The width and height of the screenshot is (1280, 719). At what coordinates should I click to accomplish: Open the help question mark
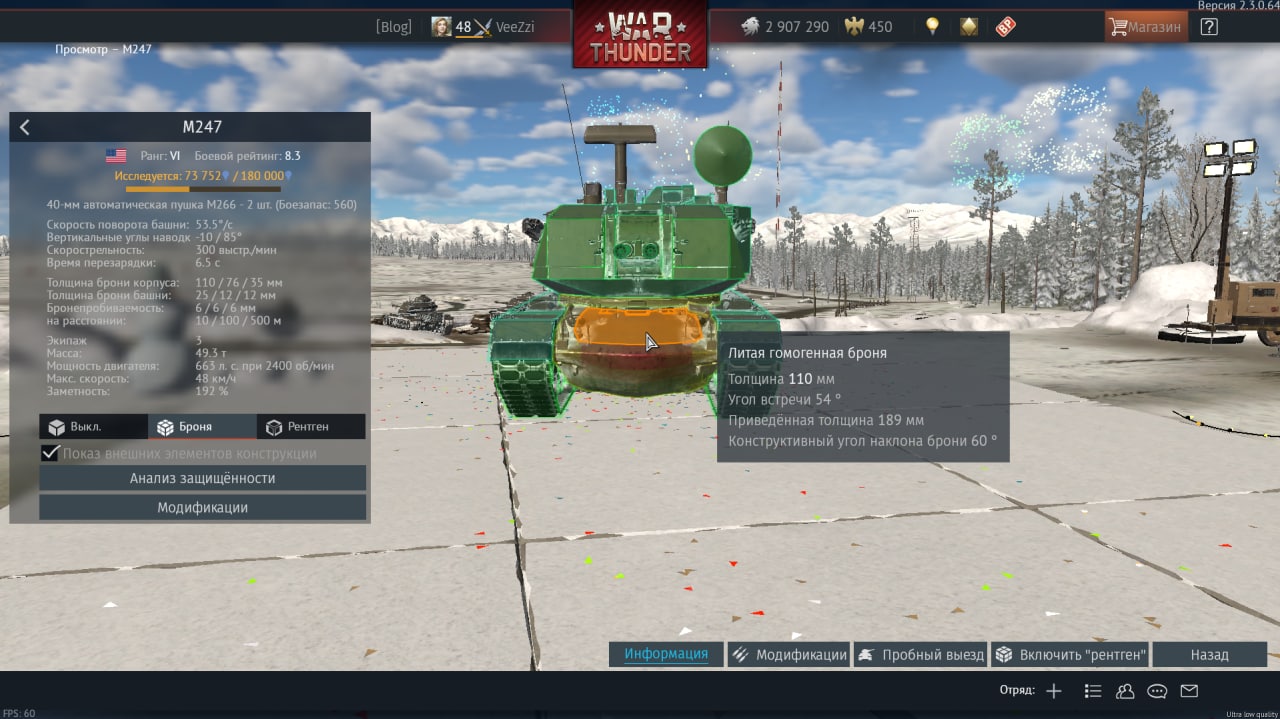pyautogui.click(x=1209, y=27)
